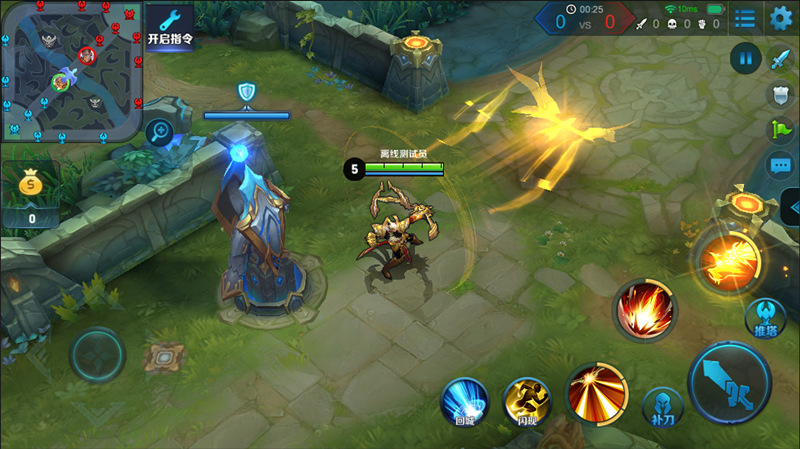Tap the green flag rally signal icon
The height and width of the screenshot is (449, 800).
[x=780, y=129]
